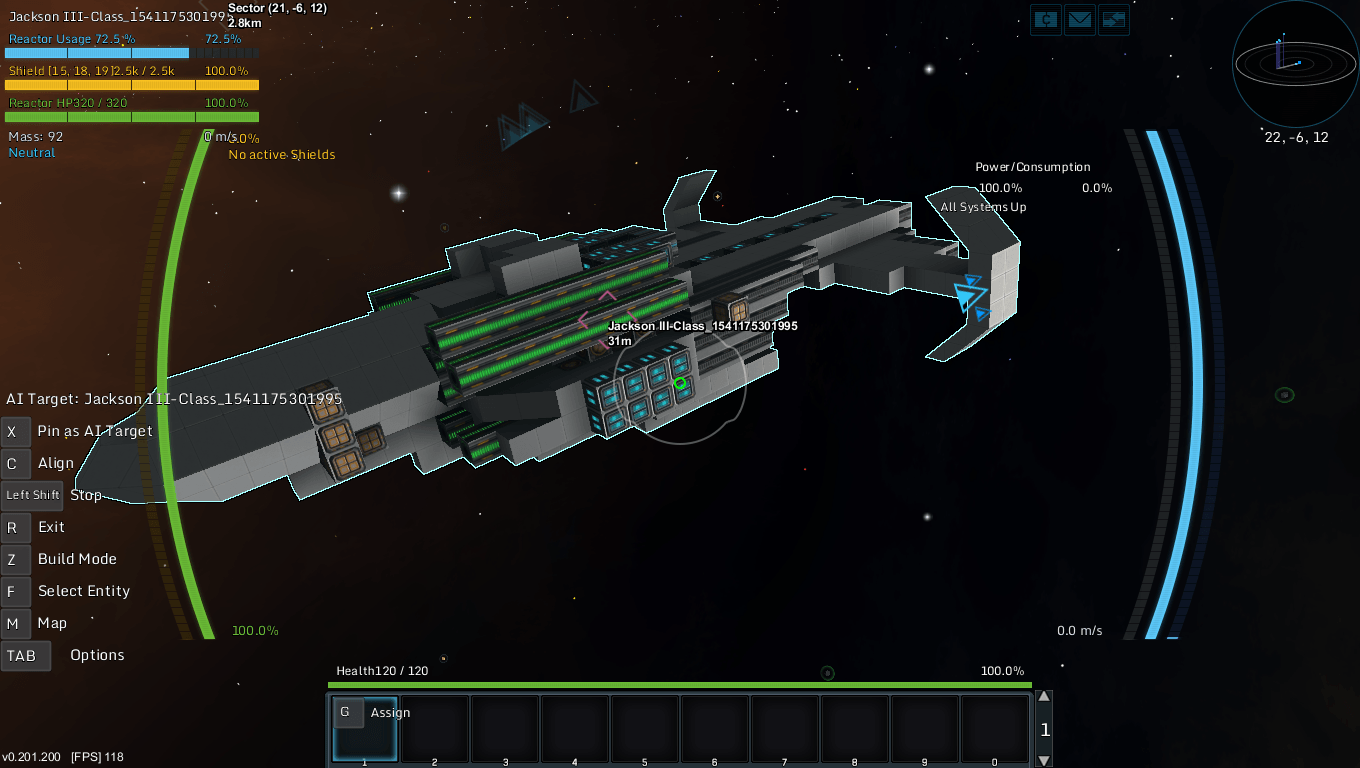Viewport: 1360px width, 768px height.
Task: Switch hotbar page with the up arrow
Action: coord(1044,697)
